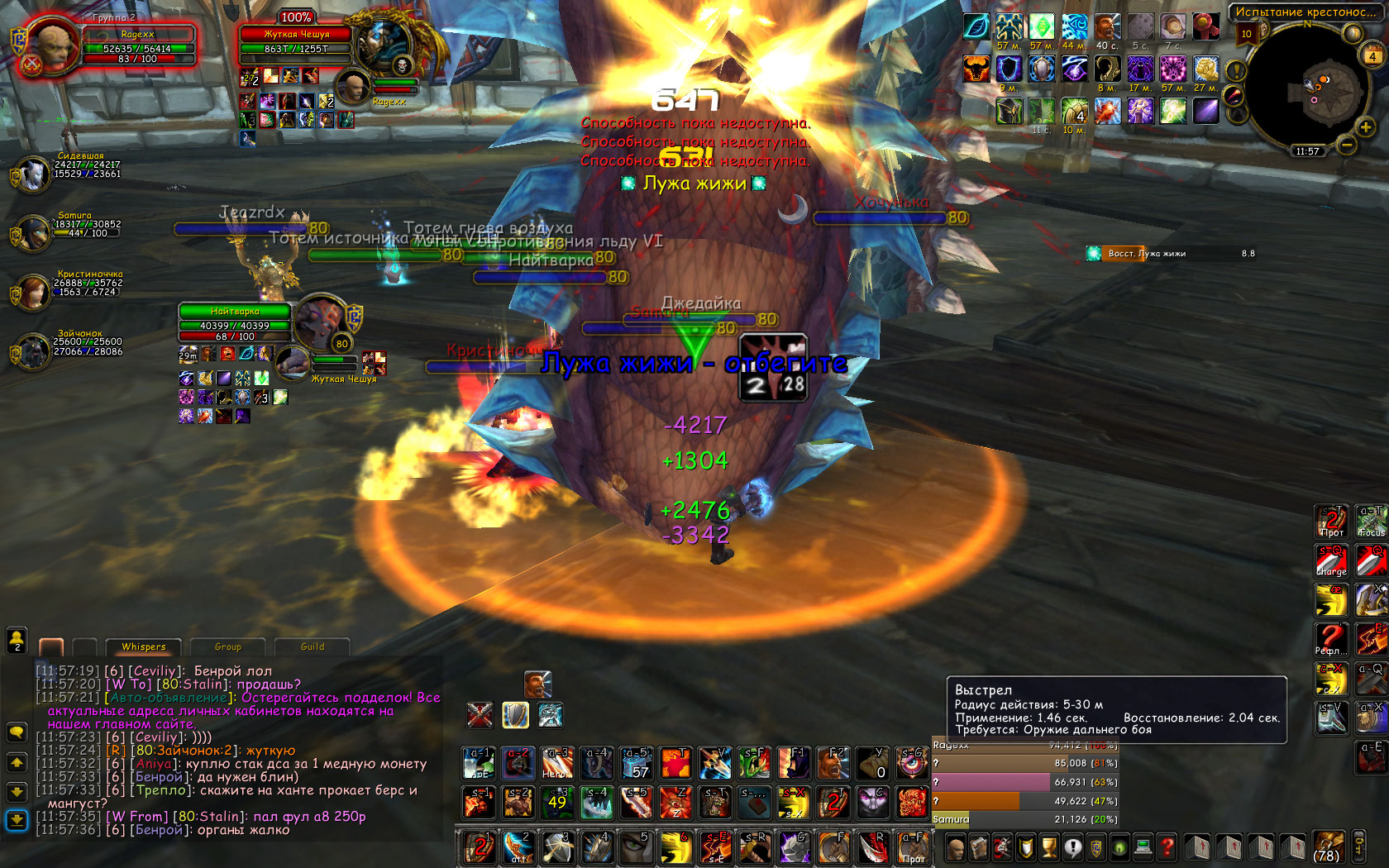
Task: Open the chat speech bubble menu
Action: click(x=17, y=732)
